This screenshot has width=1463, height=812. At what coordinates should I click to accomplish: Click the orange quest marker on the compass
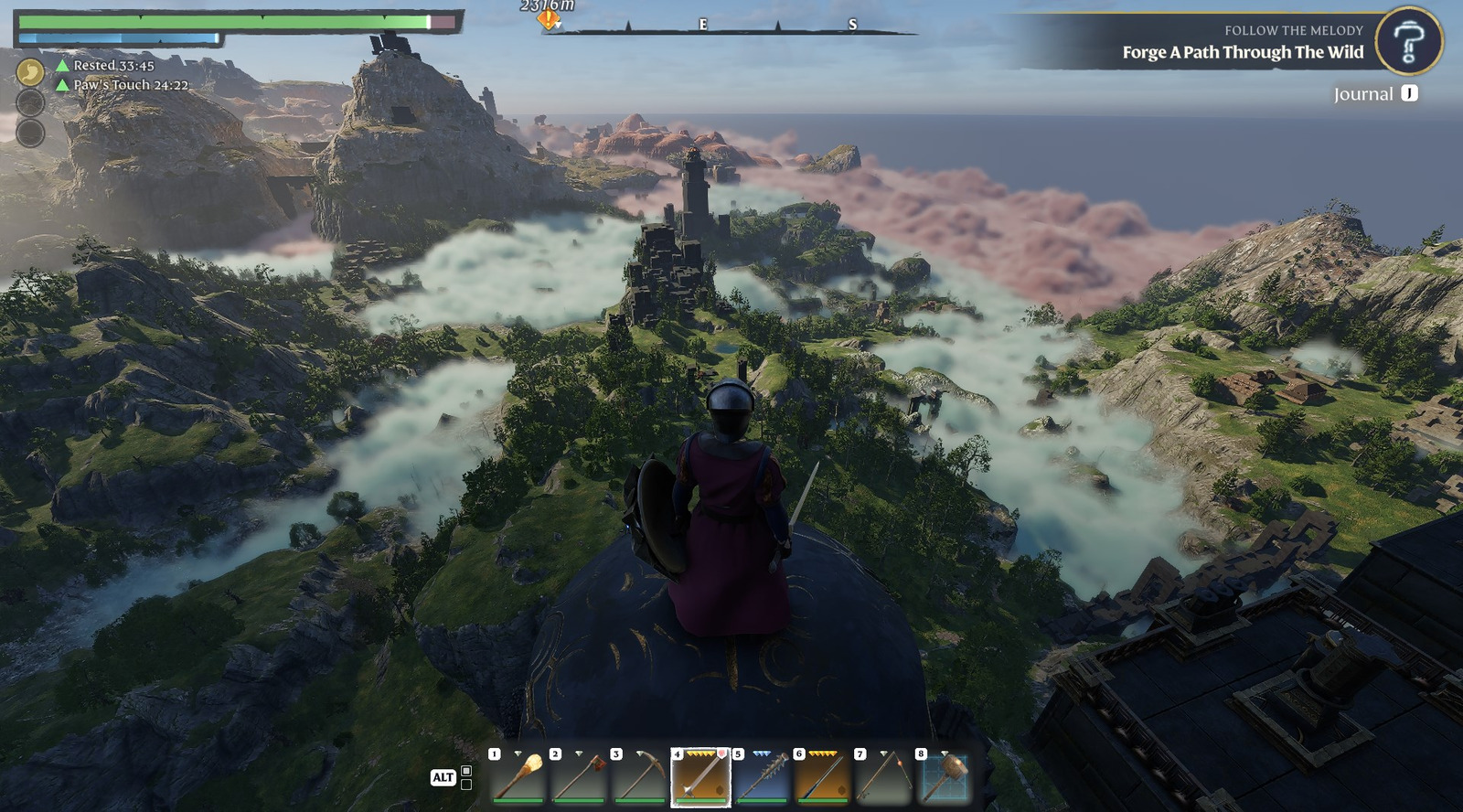(x=548, y=17)
